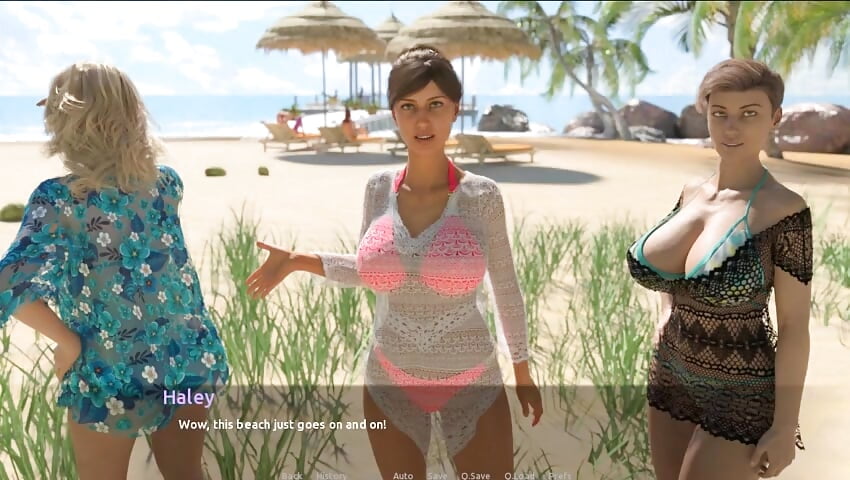The height and width of the screenshot is (480, 850).
Task: Quick load with Q.Load
Action: pos(520,476)
